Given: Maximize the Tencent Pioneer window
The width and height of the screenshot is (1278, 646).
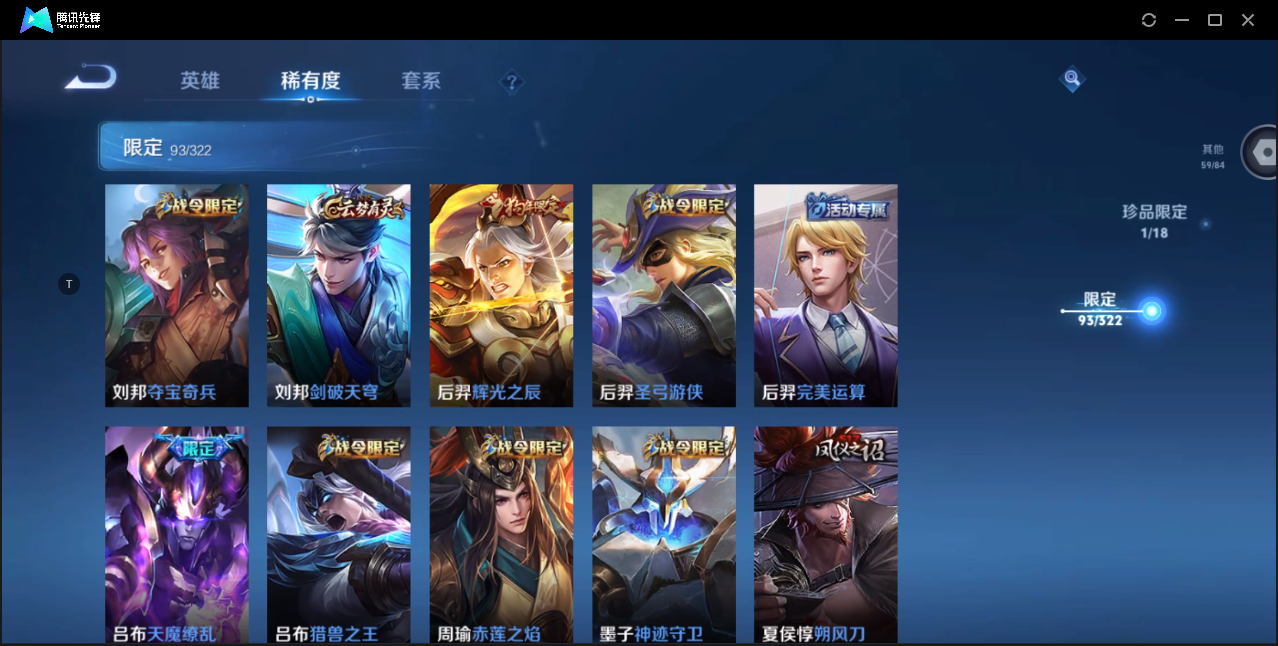Looking at the screenshot, I should [1215, 20].
